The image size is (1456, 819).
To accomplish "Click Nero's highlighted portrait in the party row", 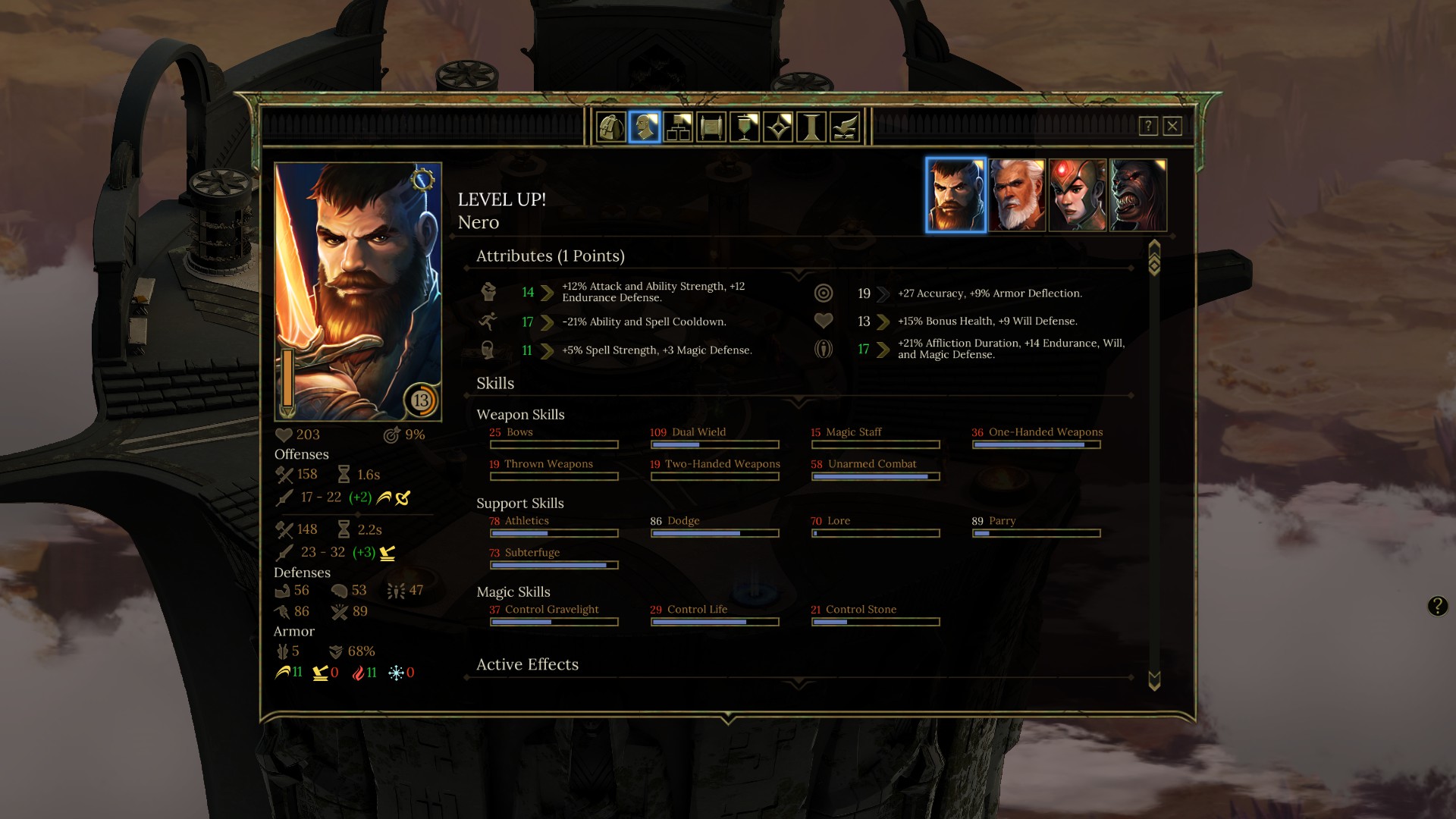I will 955,195.
